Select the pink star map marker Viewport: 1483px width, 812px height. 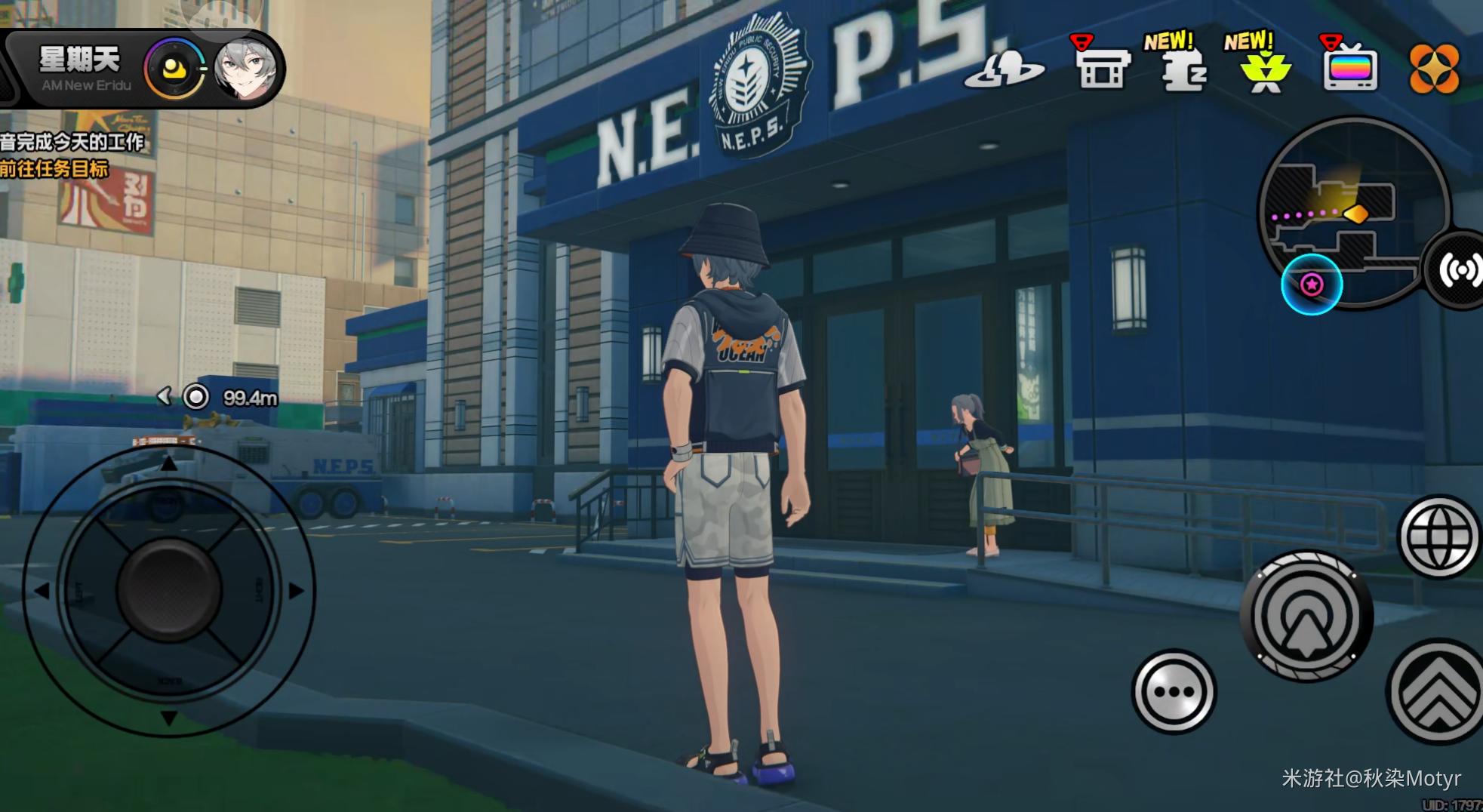(x=1312, y=285)
